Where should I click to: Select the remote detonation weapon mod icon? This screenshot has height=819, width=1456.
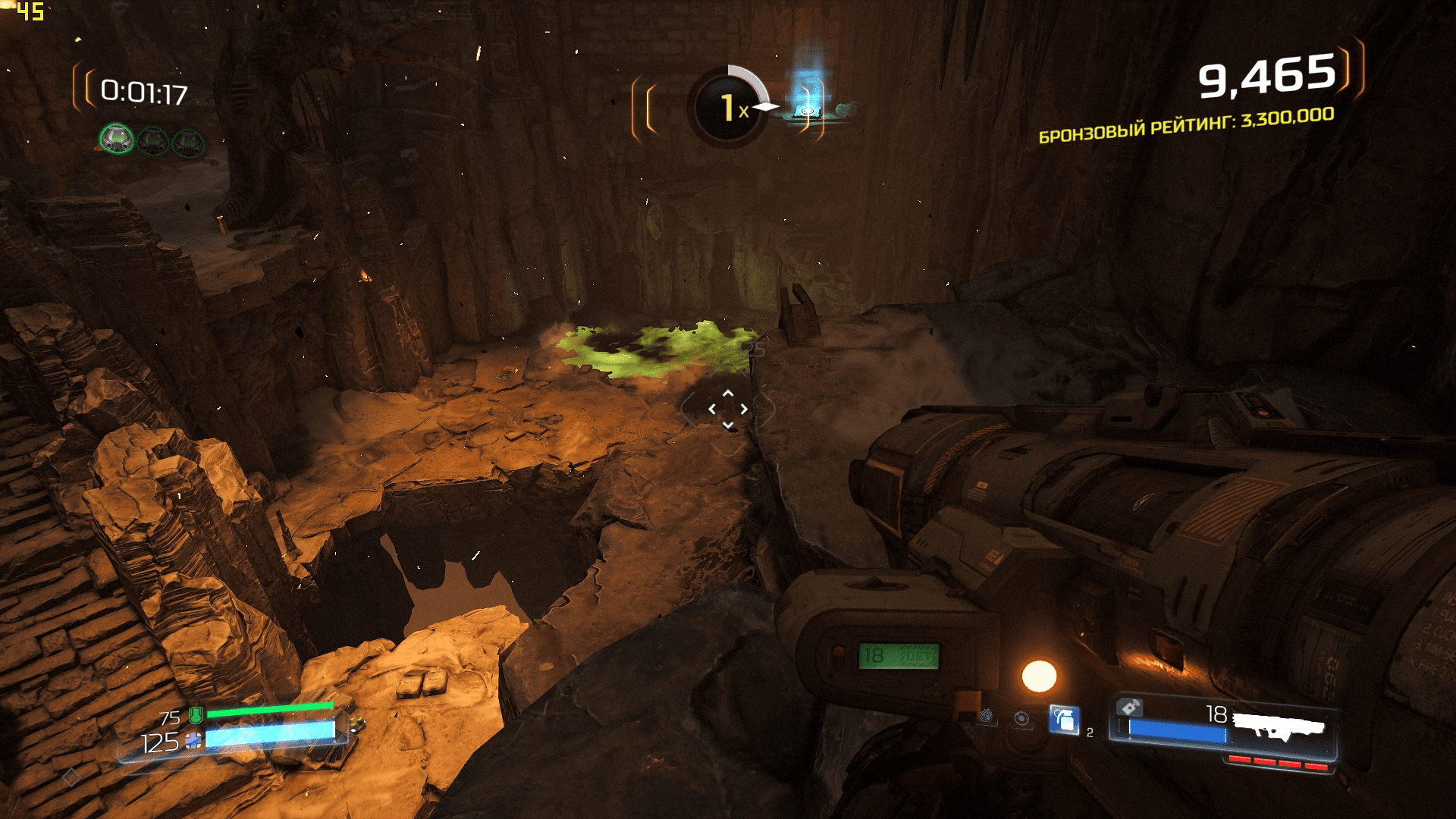(1128, 708)
